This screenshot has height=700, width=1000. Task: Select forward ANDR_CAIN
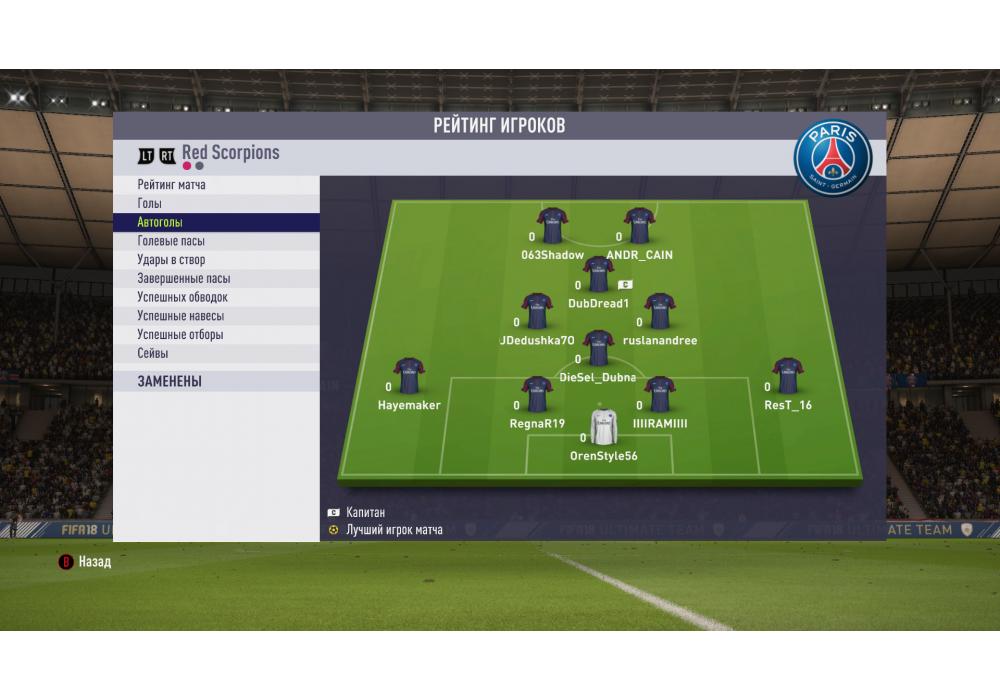(x=639, y=226)
